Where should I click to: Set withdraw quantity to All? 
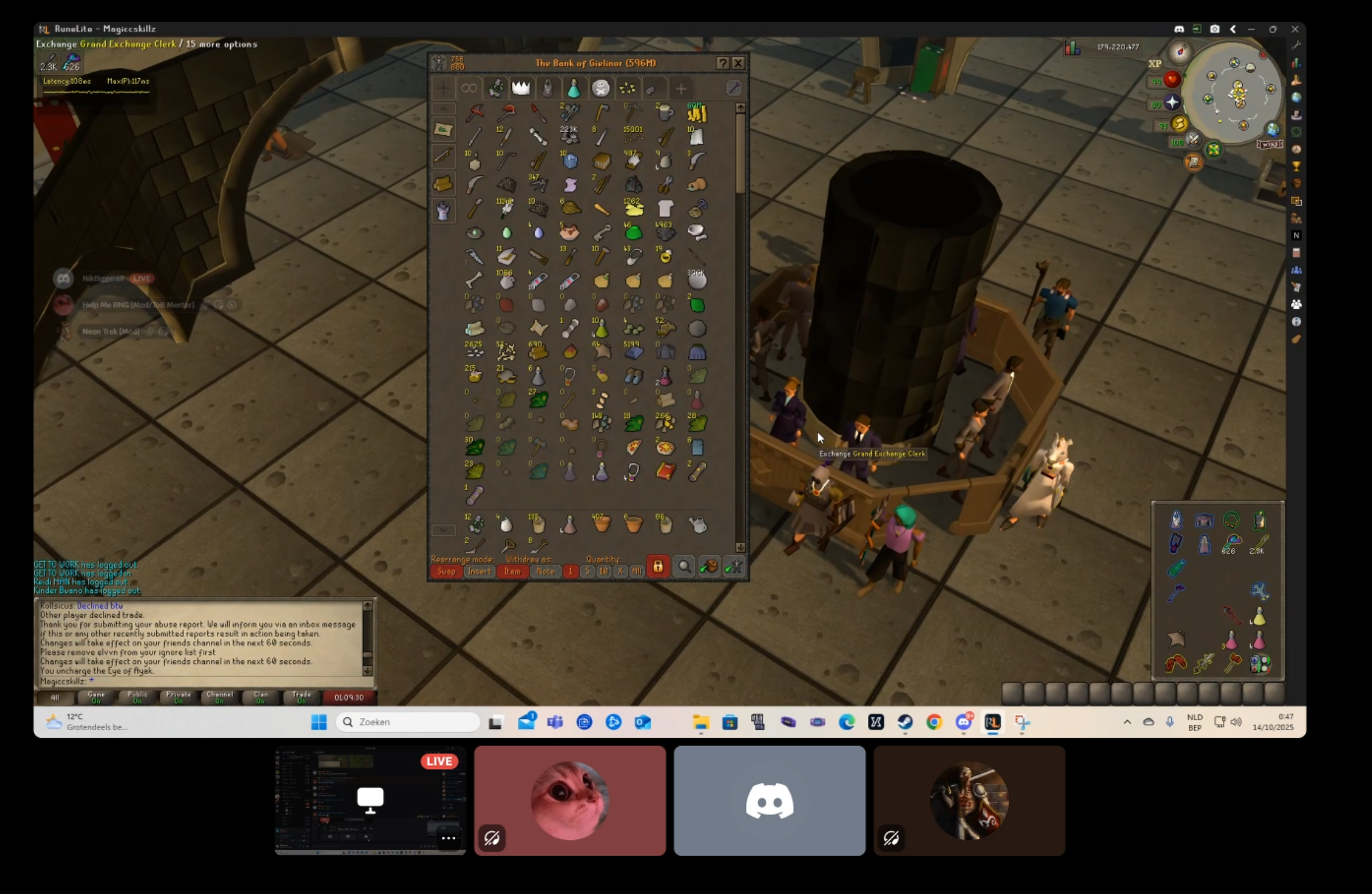click(637, 571)
